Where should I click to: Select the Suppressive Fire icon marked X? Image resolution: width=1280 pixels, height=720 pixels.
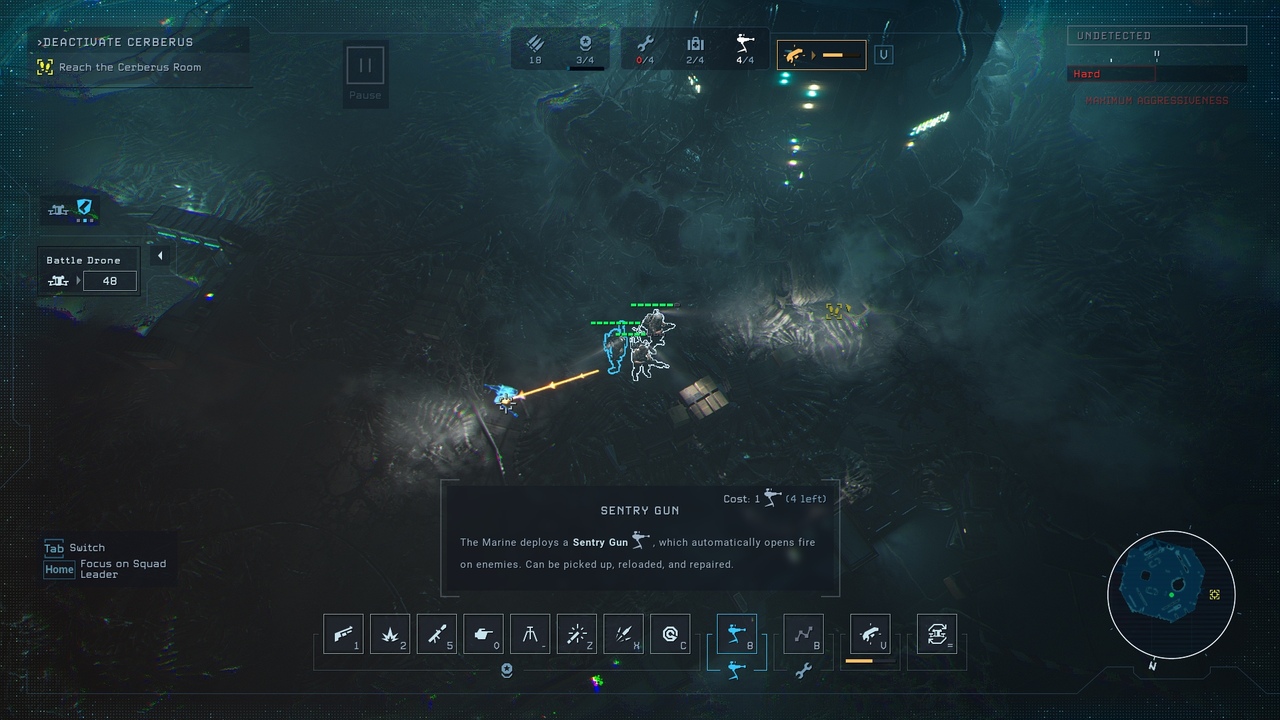[623, 633]
